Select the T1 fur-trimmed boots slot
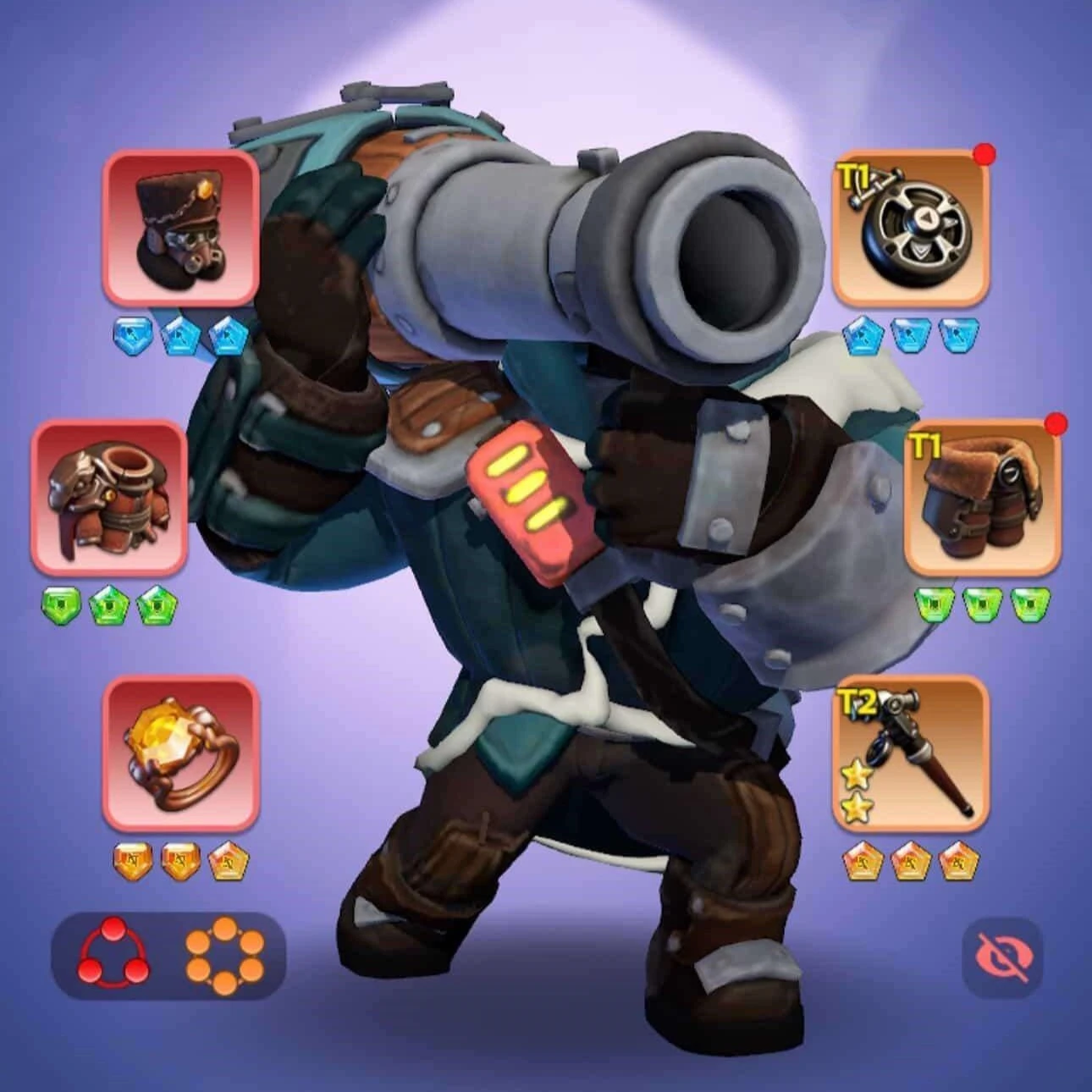 pyautogui.click(x=982, y=497)
